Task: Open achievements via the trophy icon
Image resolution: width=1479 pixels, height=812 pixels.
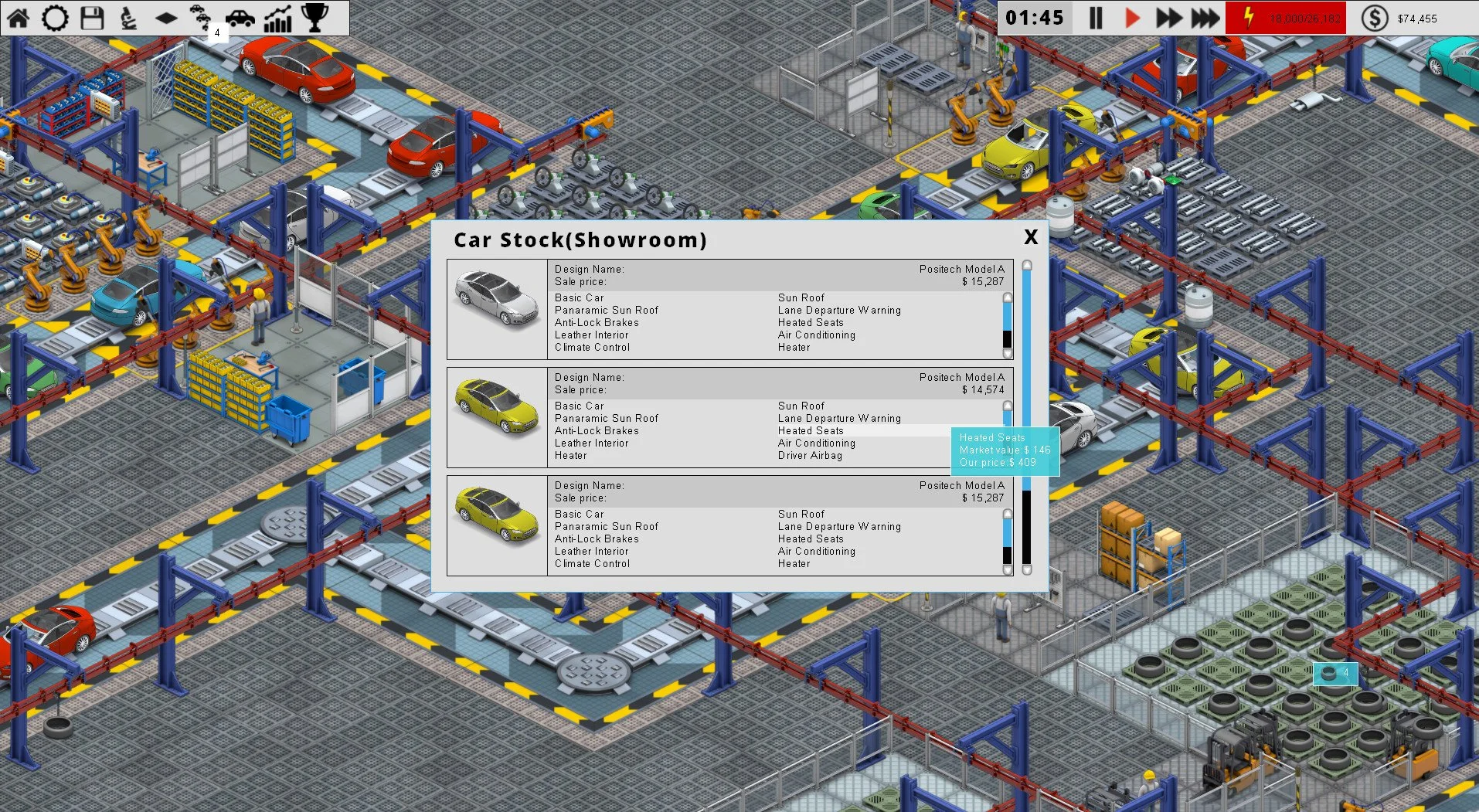Action: point(314,17)
